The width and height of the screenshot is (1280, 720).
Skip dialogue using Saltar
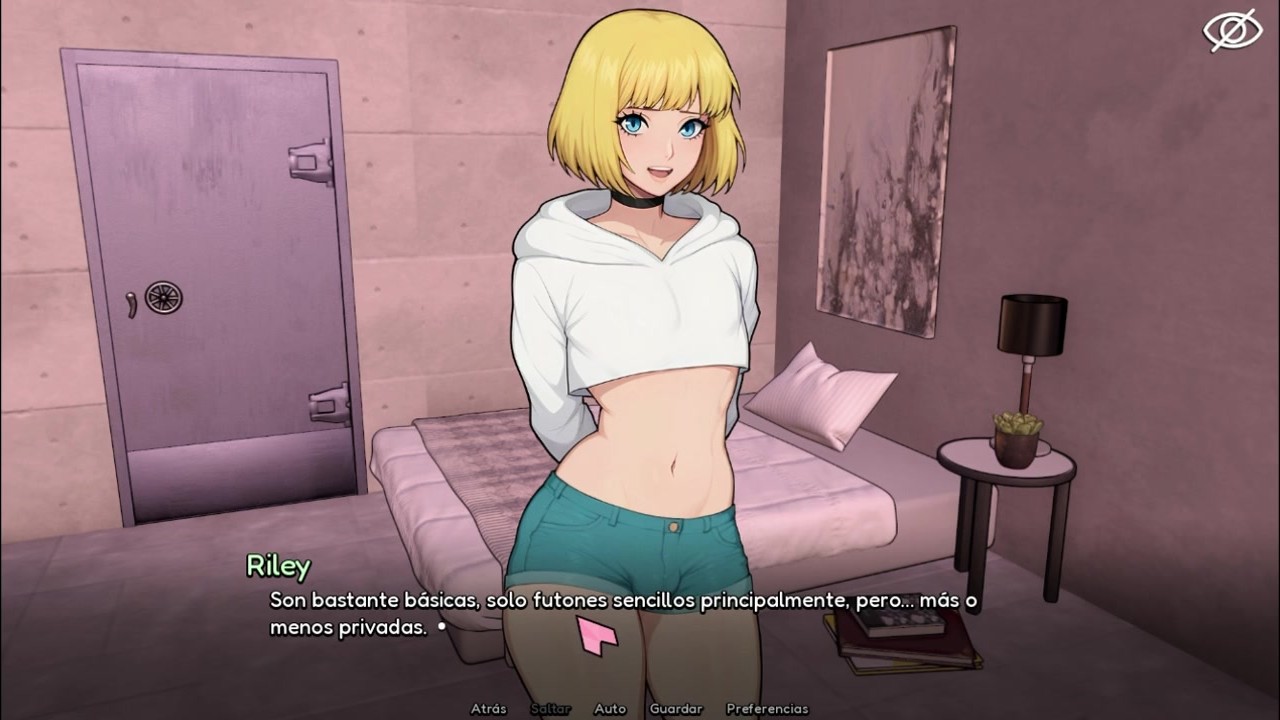tap(551, 709)
